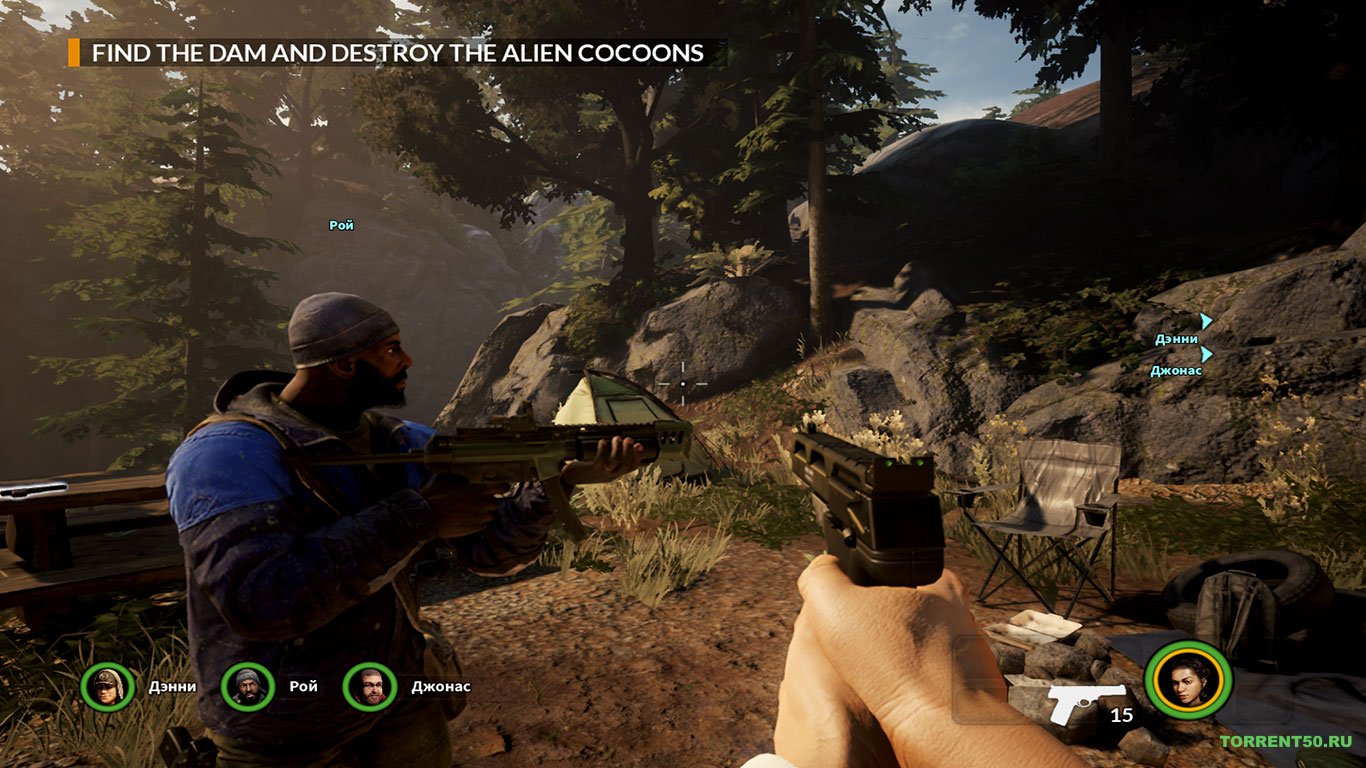Open the torrent50.ru watermark link
The image size is (1366, 768).
point(1285,742)
